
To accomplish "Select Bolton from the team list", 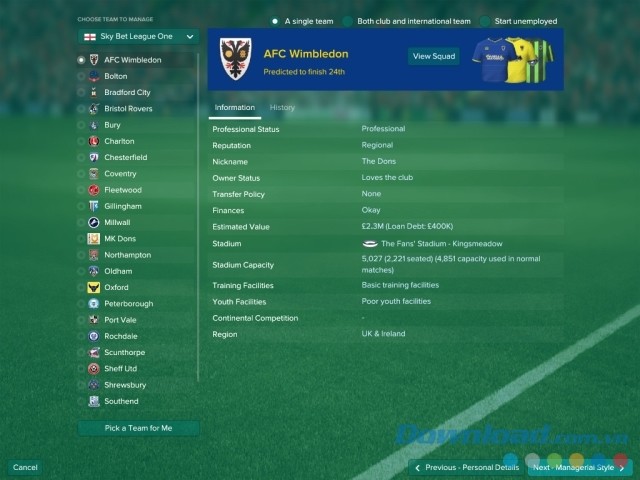I will click(115, 76).
